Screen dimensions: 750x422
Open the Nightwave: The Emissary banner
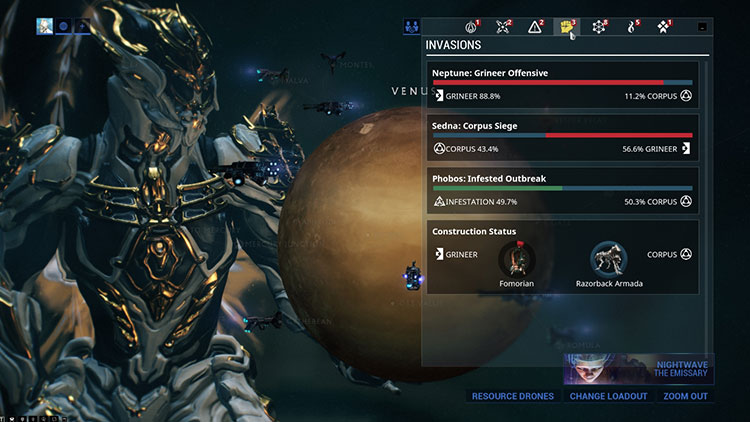[x=638, y=369]
